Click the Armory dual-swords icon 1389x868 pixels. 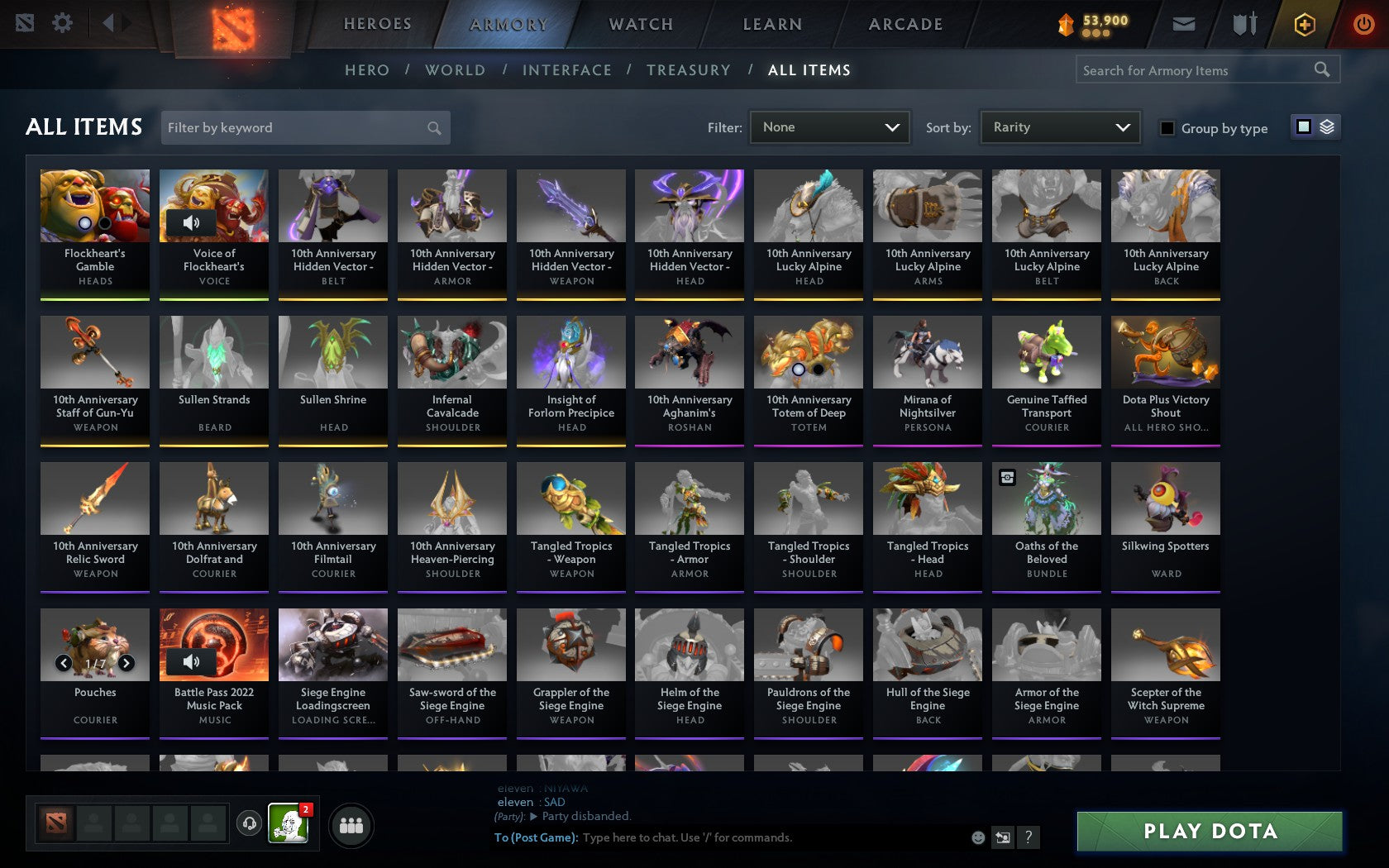(1242, 24)
